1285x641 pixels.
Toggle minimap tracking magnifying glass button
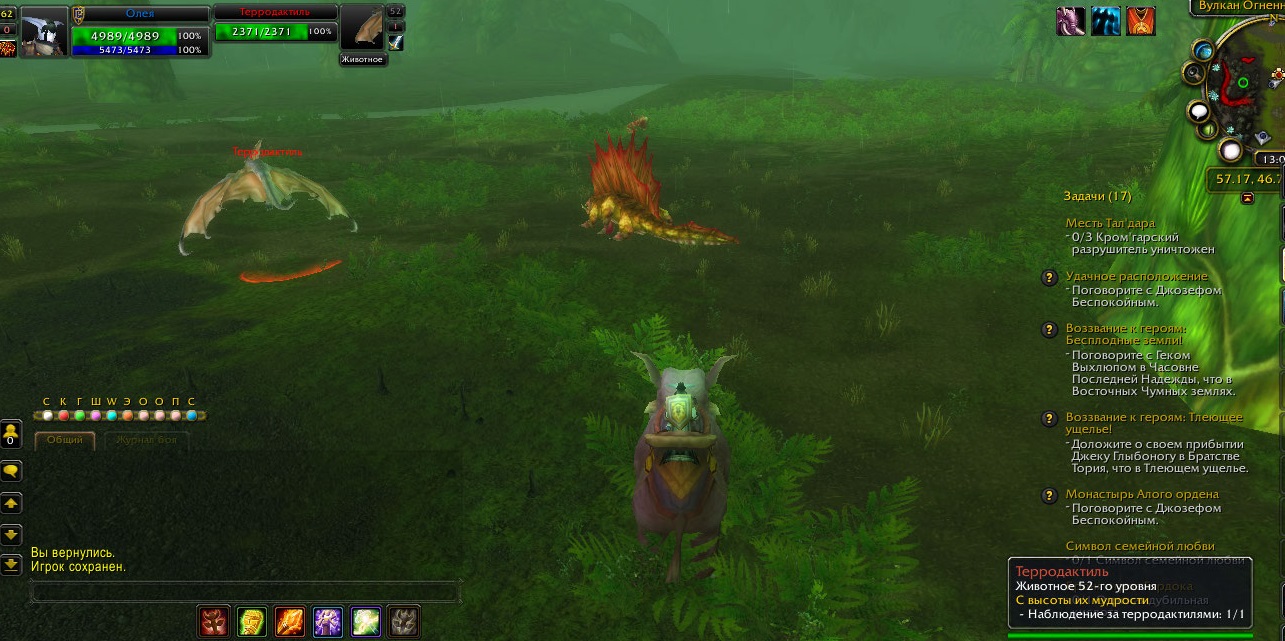1193,72
